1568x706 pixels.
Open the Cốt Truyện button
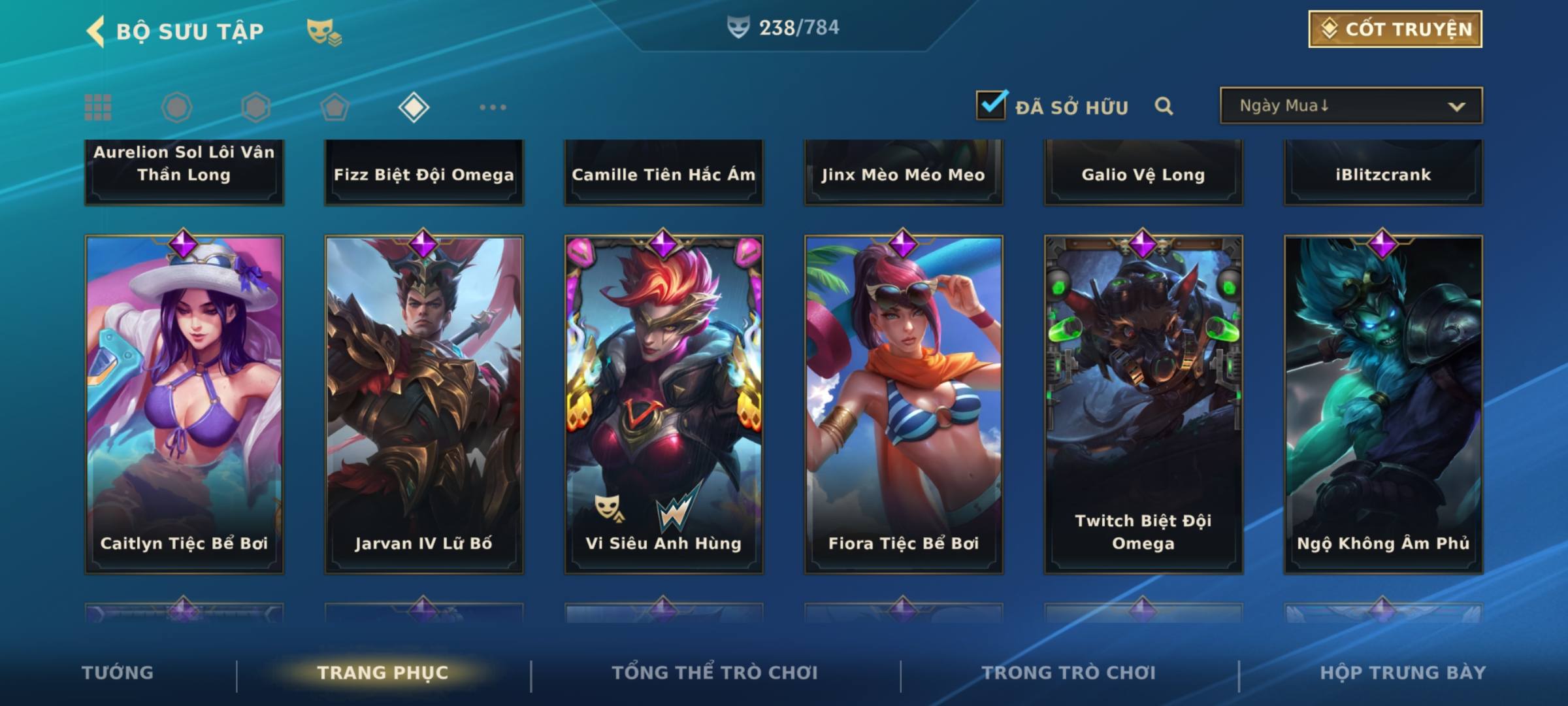click(x=1395, y=29)
